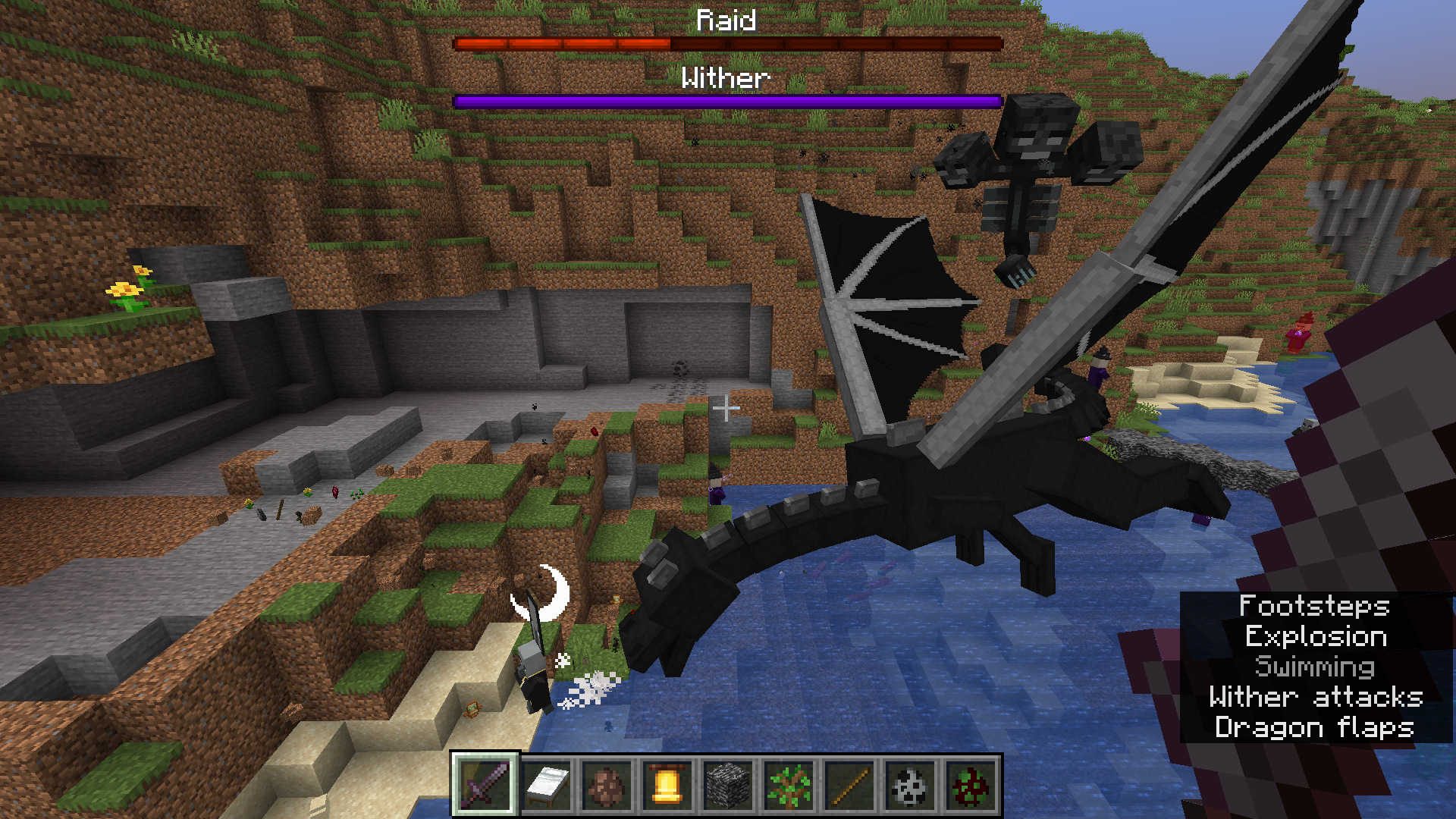Screen dimensions: 1456x819
Task: Select the stick hotbar slot
Action: [849, 785]
